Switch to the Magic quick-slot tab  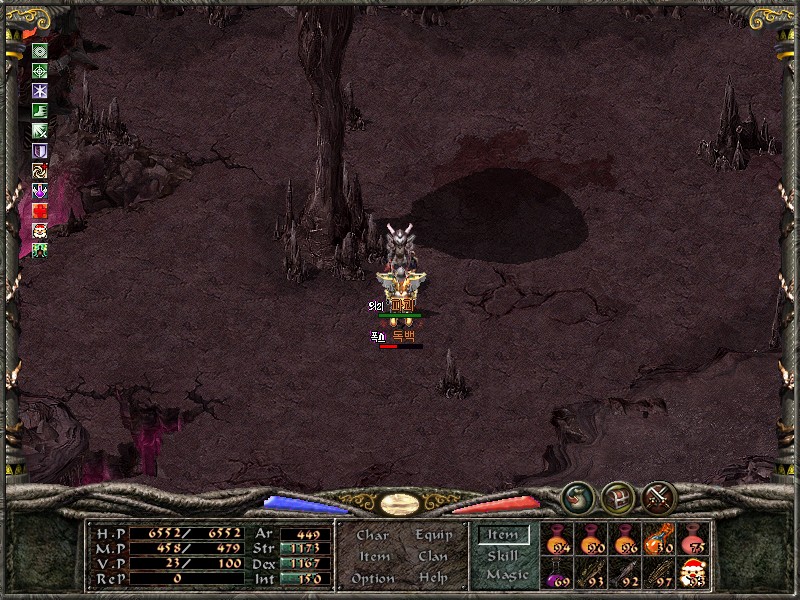(505, 575)
